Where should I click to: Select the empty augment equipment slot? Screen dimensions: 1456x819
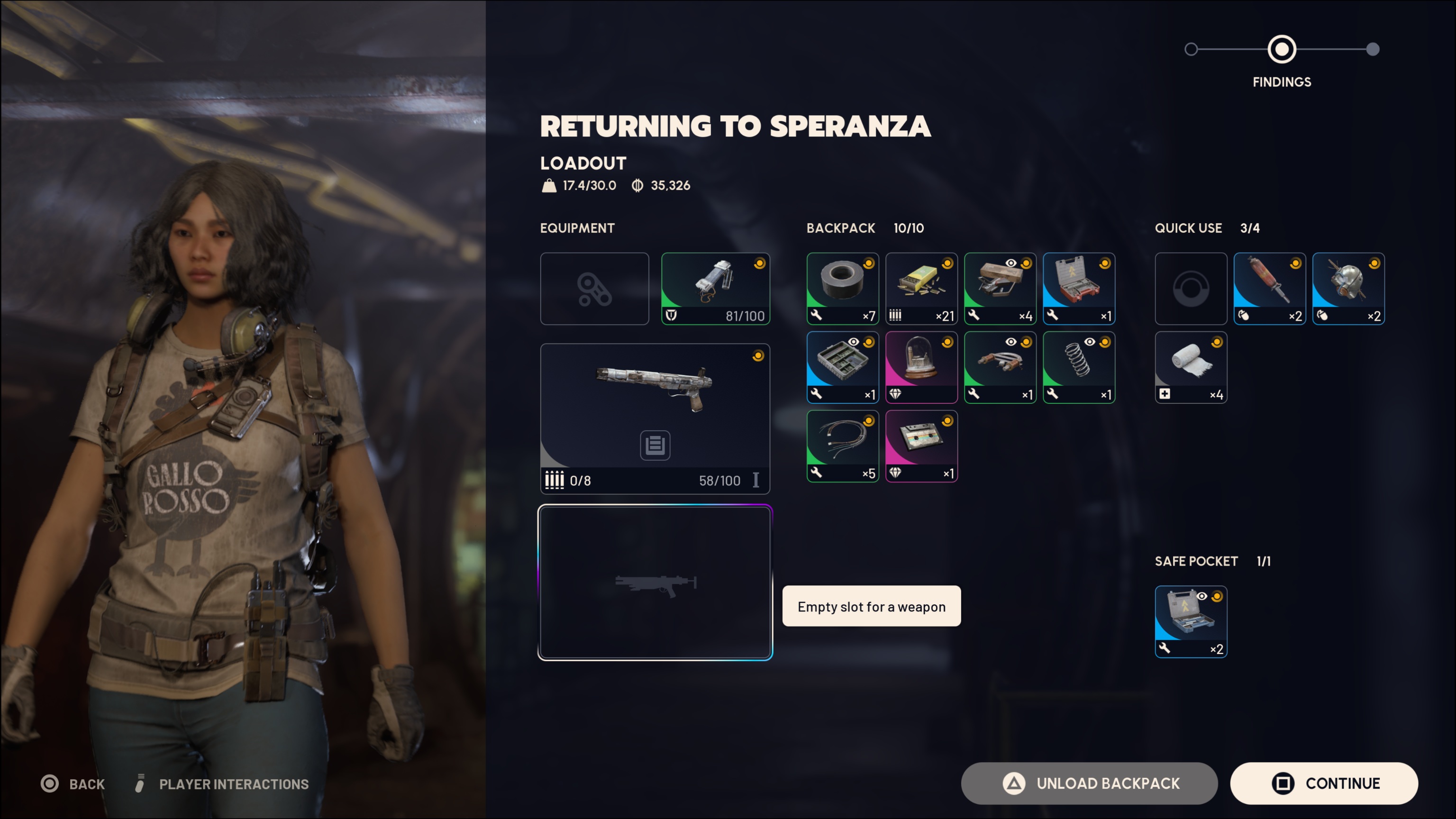(594, 289)
